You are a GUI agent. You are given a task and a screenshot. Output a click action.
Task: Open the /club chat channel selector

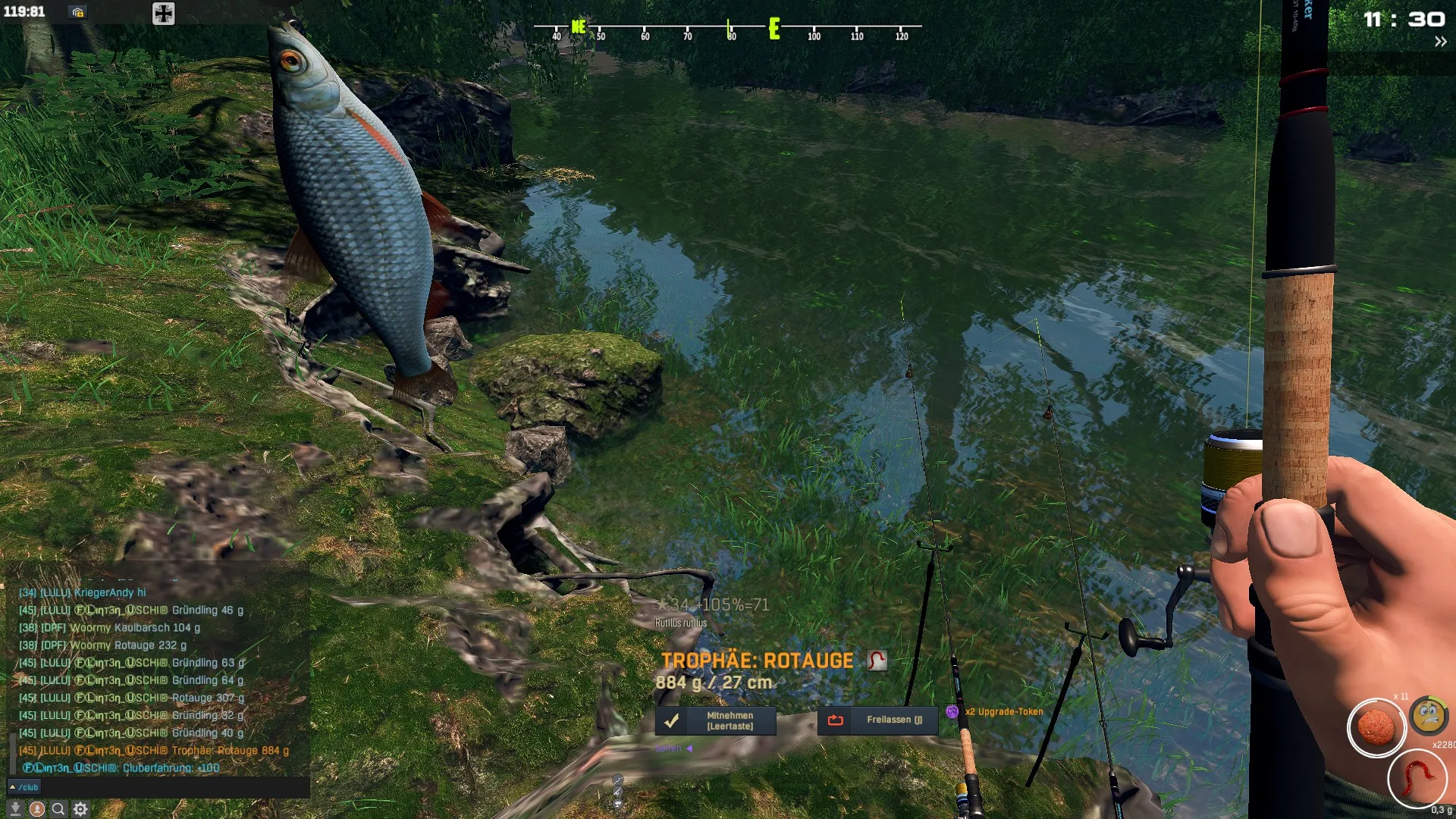[24, 787]
